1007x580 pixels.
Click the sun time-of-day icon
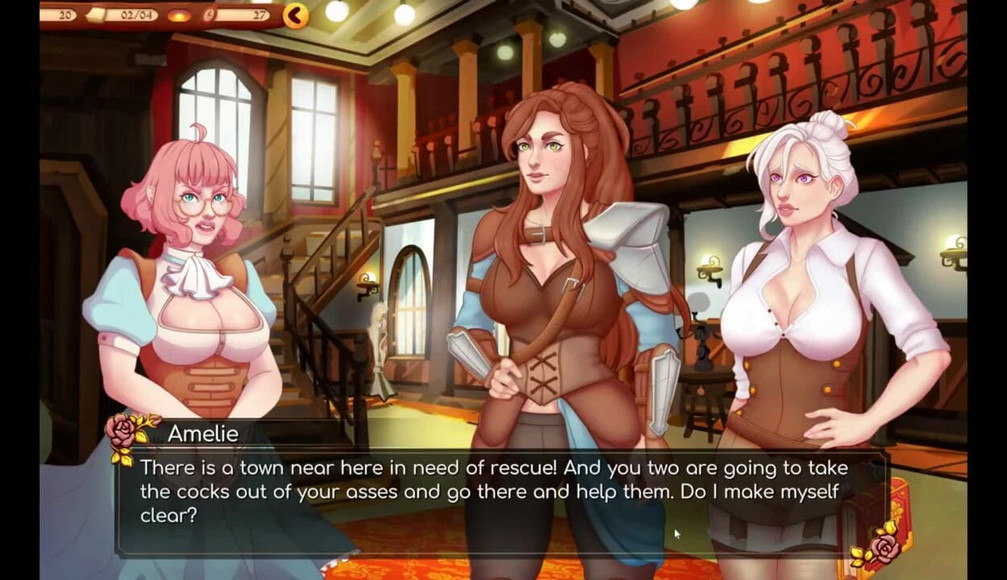[179, 16]
